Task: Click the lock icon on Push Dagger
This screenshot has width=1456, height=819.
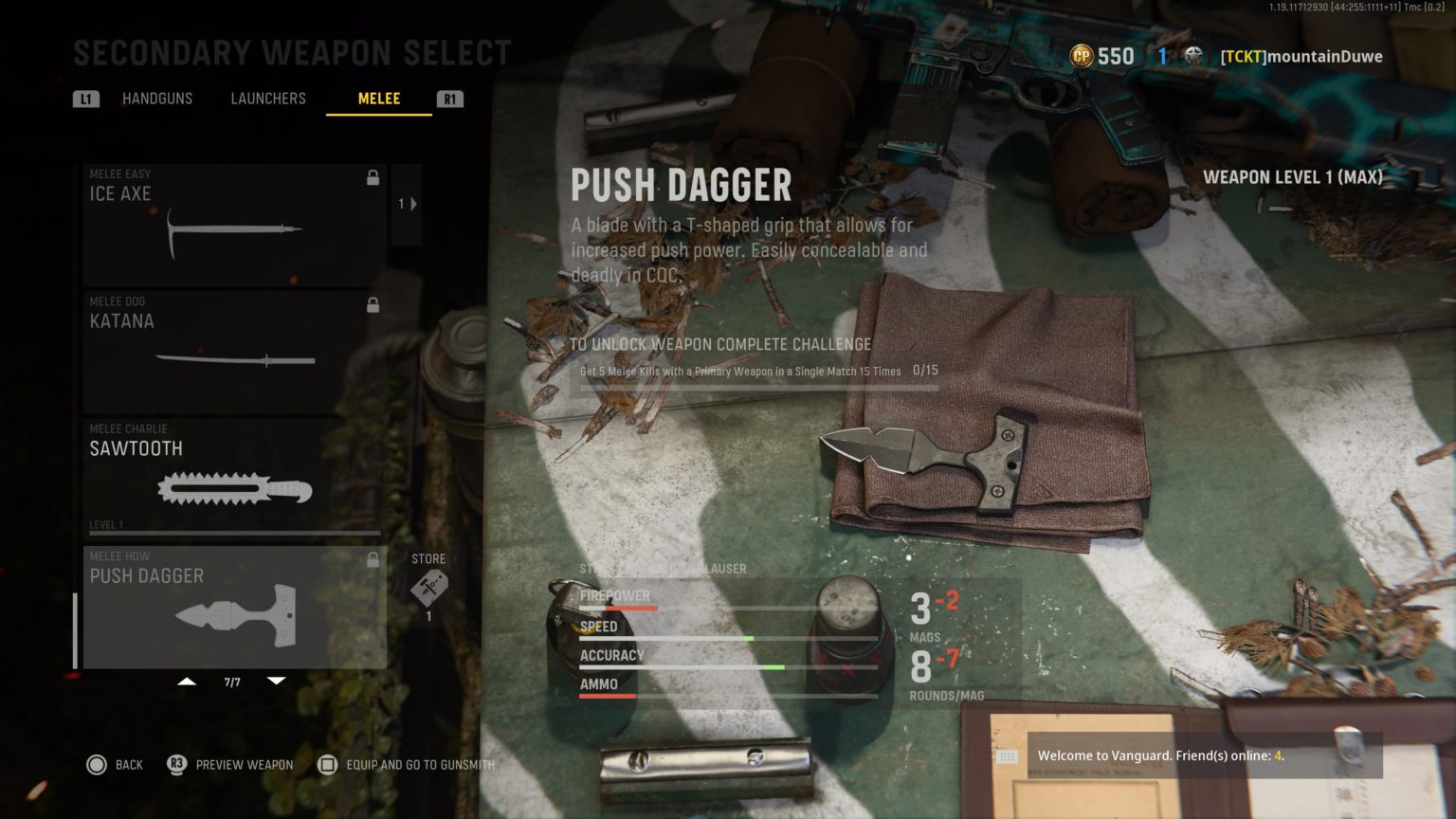Action: [373, 559]
